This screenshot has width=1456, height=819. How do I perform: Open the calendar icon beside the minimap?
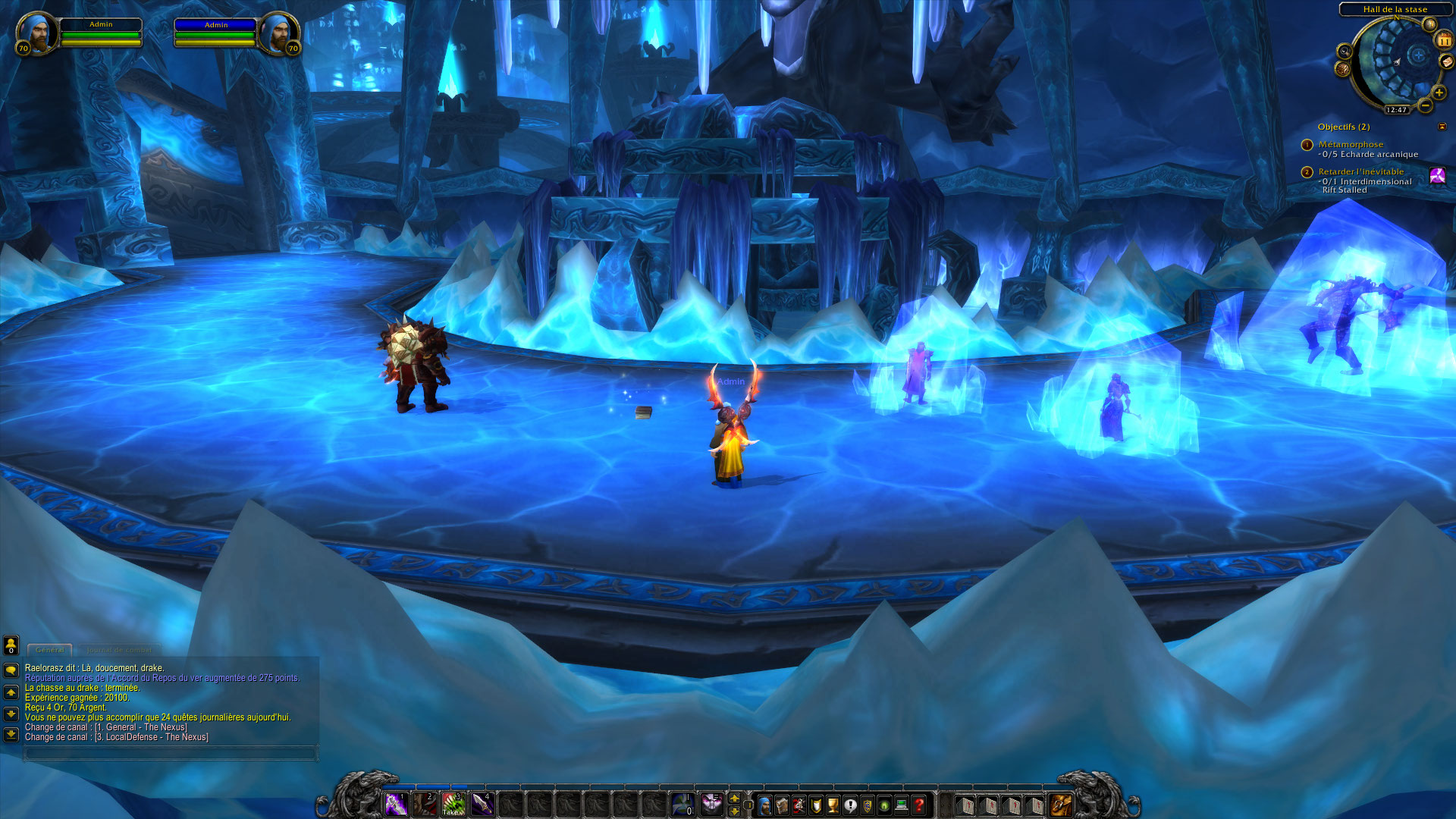click(x=1444, y=41)
